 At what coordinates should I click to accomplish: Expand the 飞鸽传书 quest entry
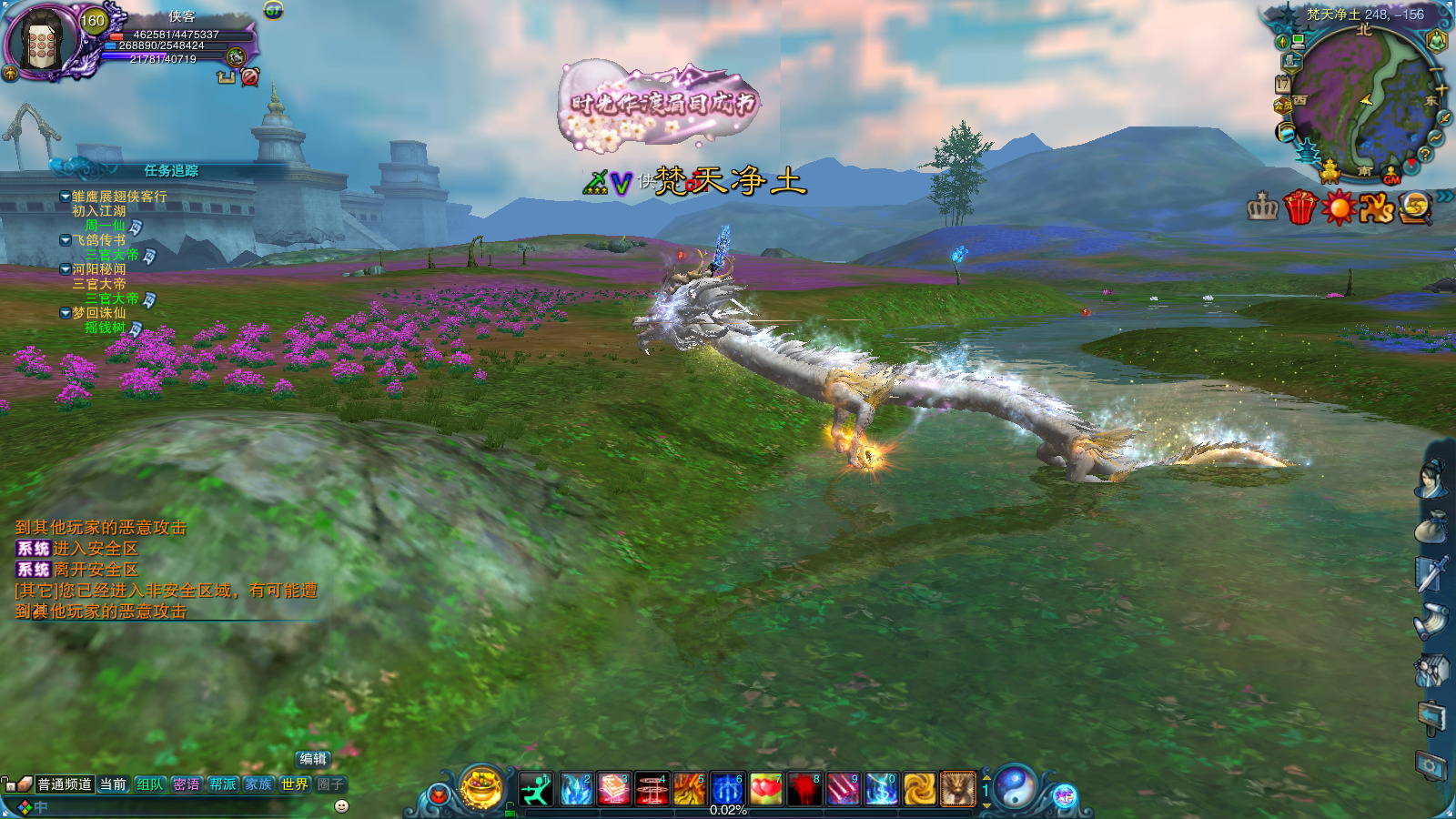(66, 240)
